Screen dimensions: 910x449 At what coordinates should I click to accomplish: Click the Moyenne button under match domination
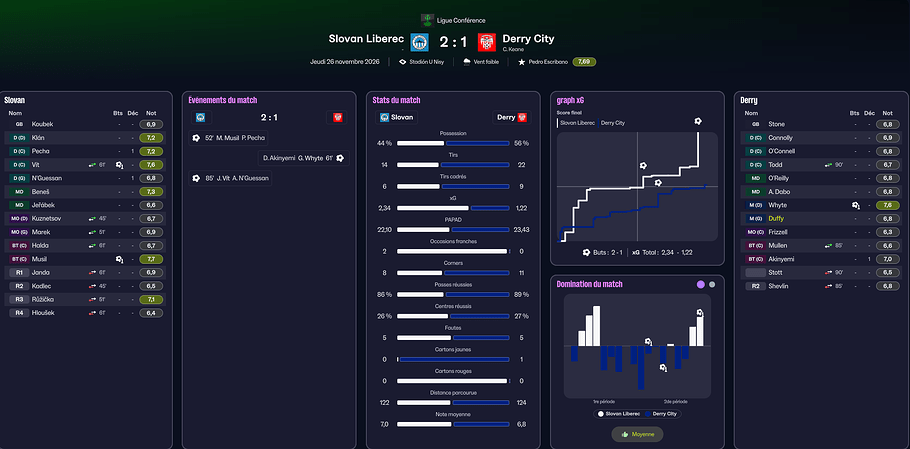[x=636, y=435]
